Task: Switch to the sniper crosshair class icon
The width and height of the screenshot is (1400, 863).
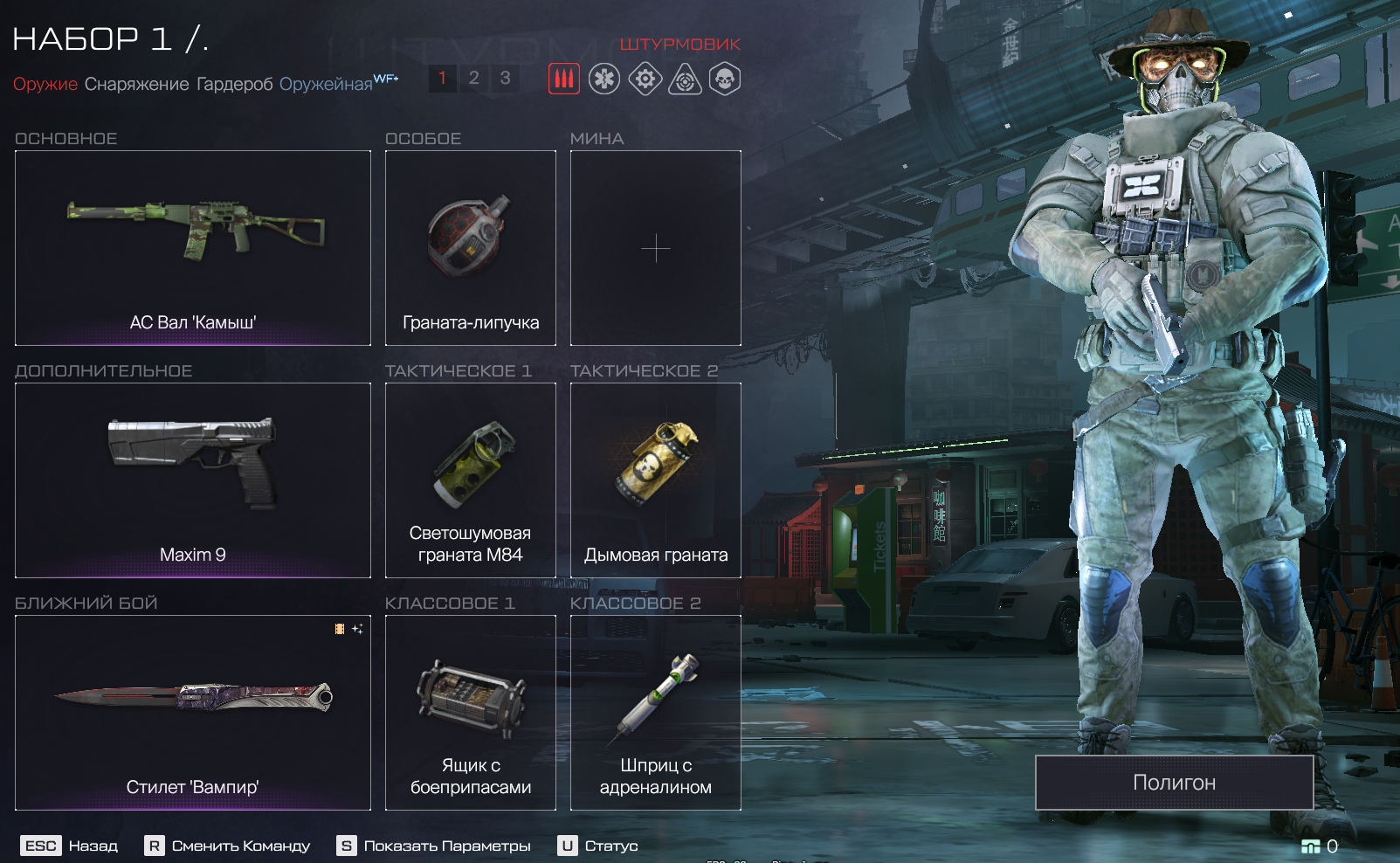Action: pyautogui.click(x=685, y=79)
